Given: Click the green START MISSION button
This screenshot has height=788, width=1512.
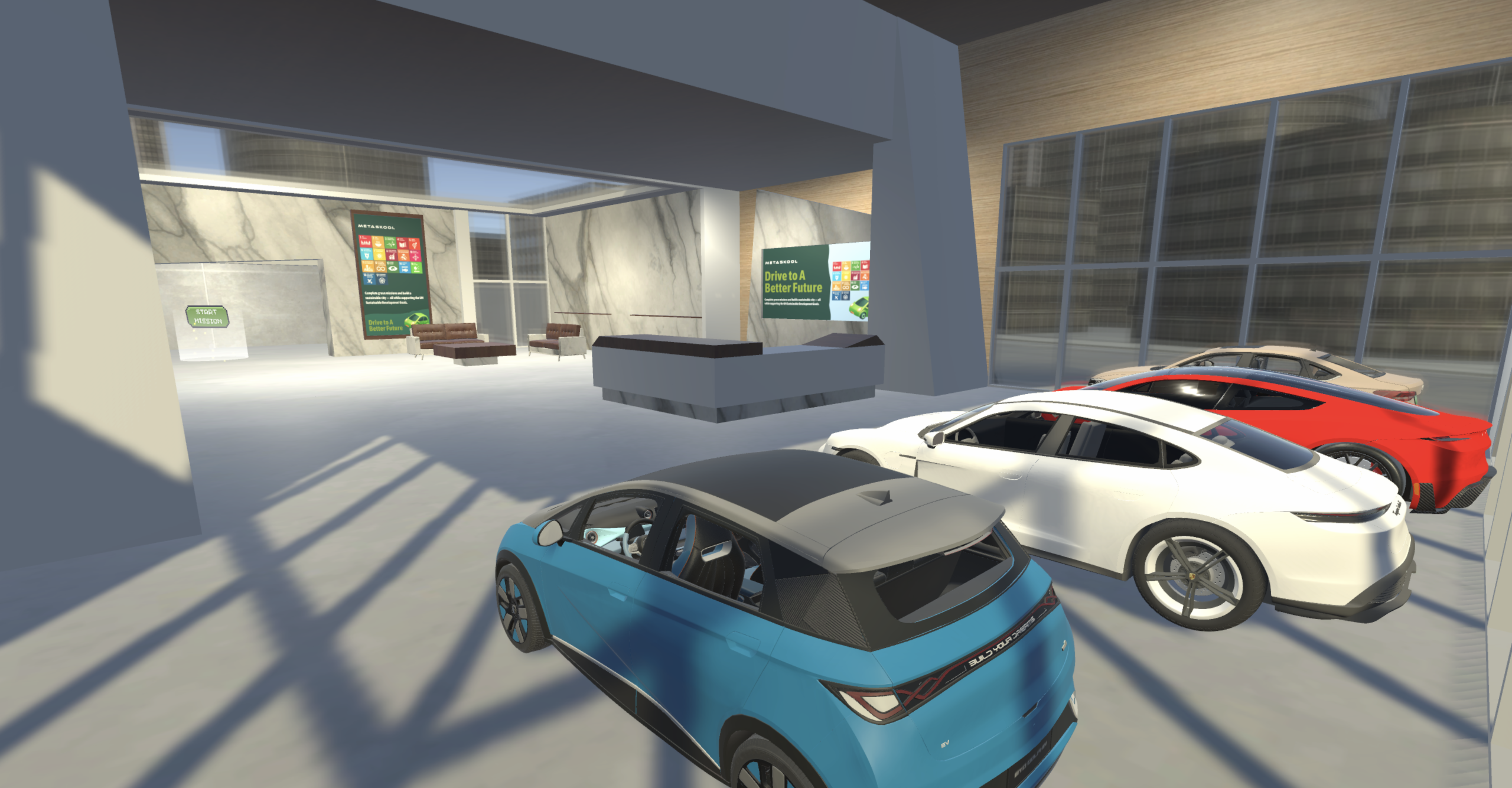Looking at the screenshot, I should click(207, 317).
